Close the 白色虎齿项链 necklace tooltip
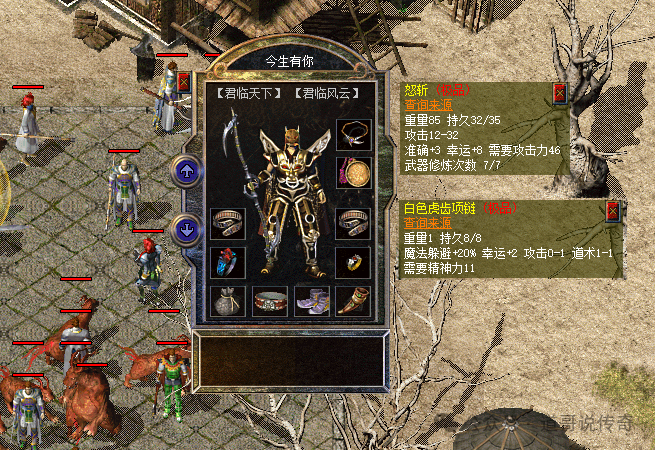 pos(613,211)
